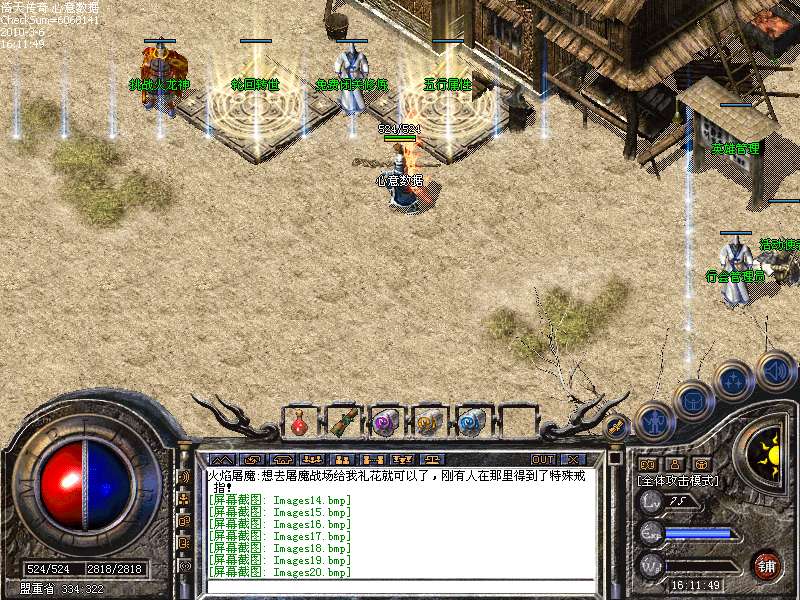Screen dimensions: 800x600
Task: Use the yellow swirl scroll
Action: point(428,423)
